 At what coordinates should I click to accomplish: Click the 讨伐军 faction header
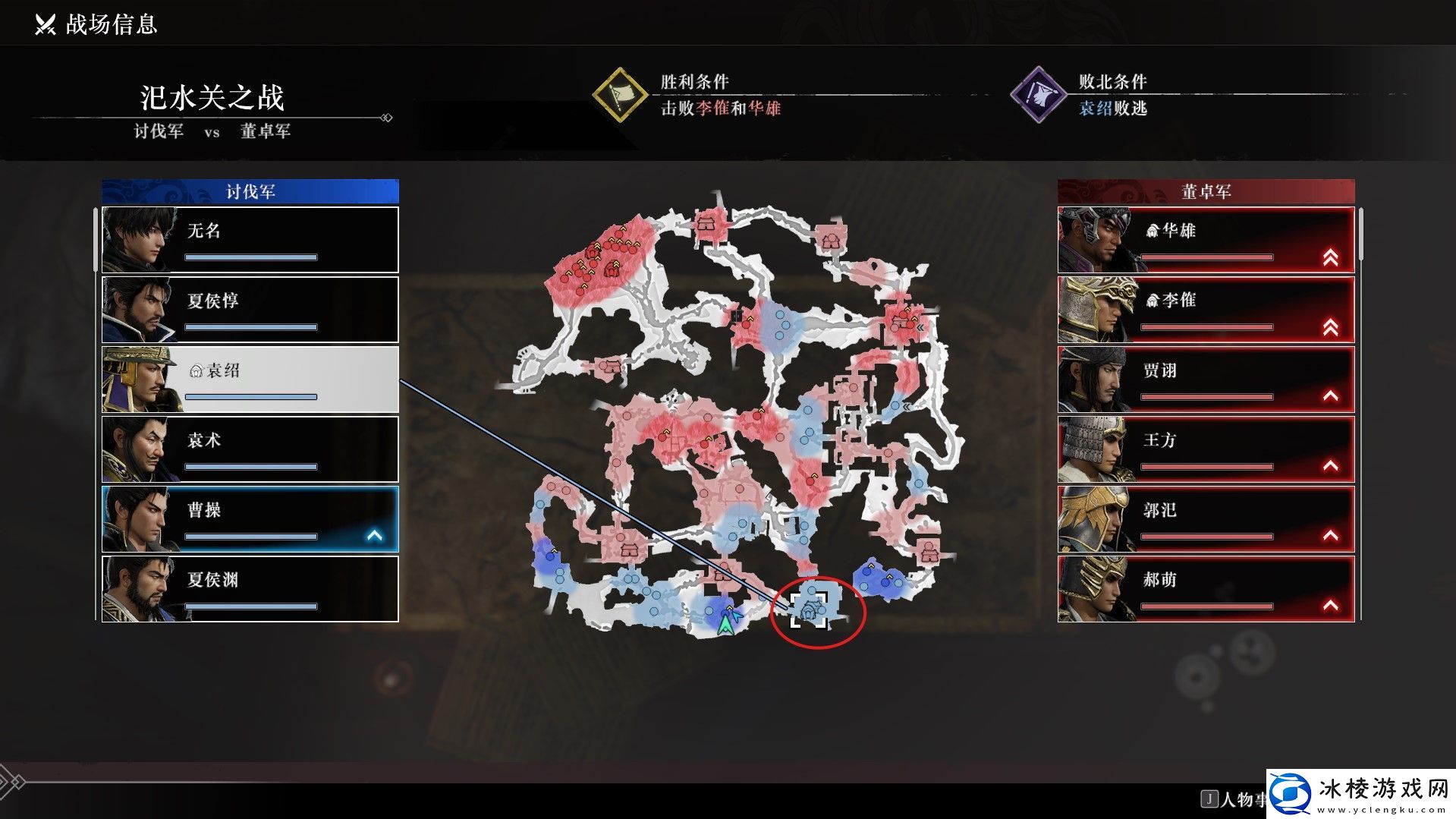(250, 191)
